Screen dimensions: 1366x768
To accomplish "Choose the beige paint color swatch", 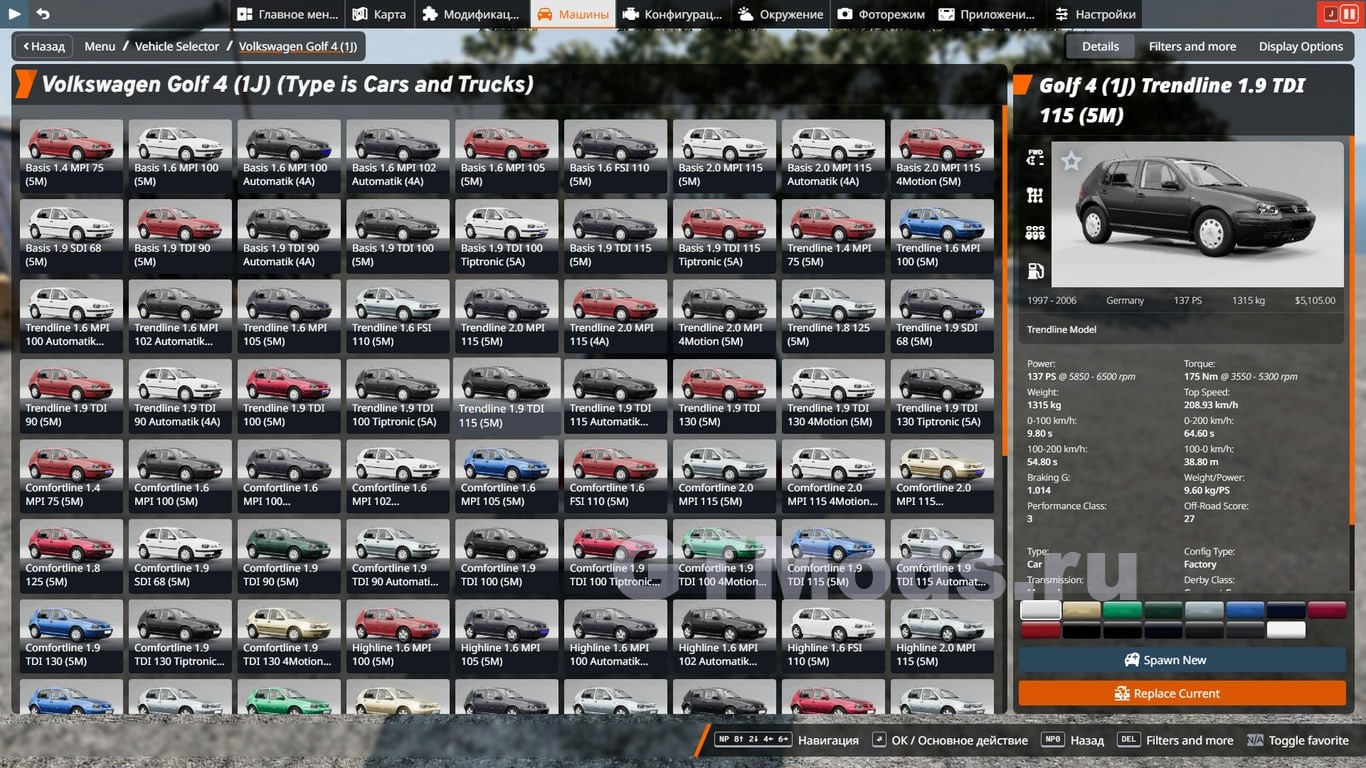I will 1081,610.
